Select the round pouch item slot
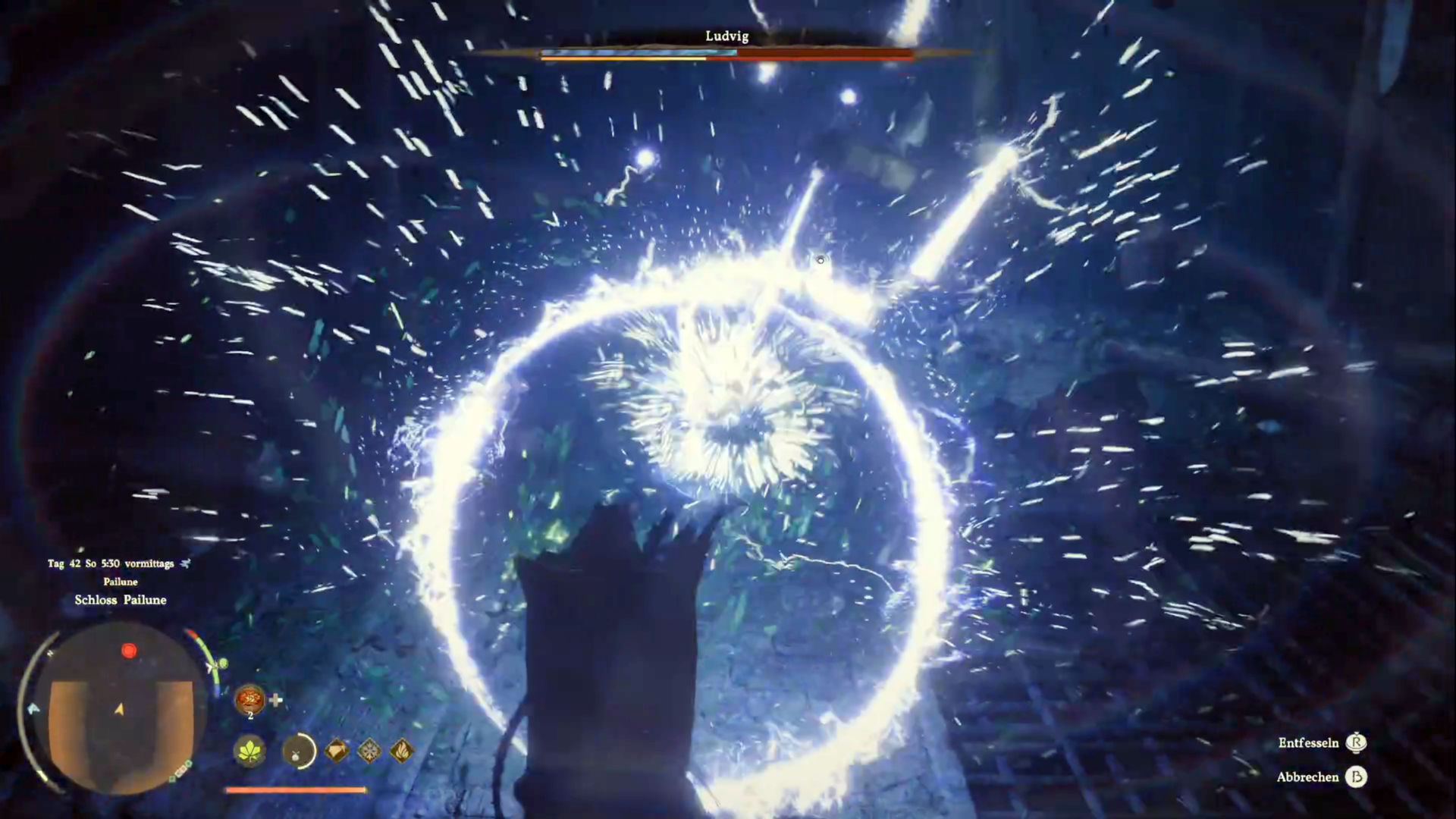The width and height of the screenshot is (1456, 819). pos(298,752)
